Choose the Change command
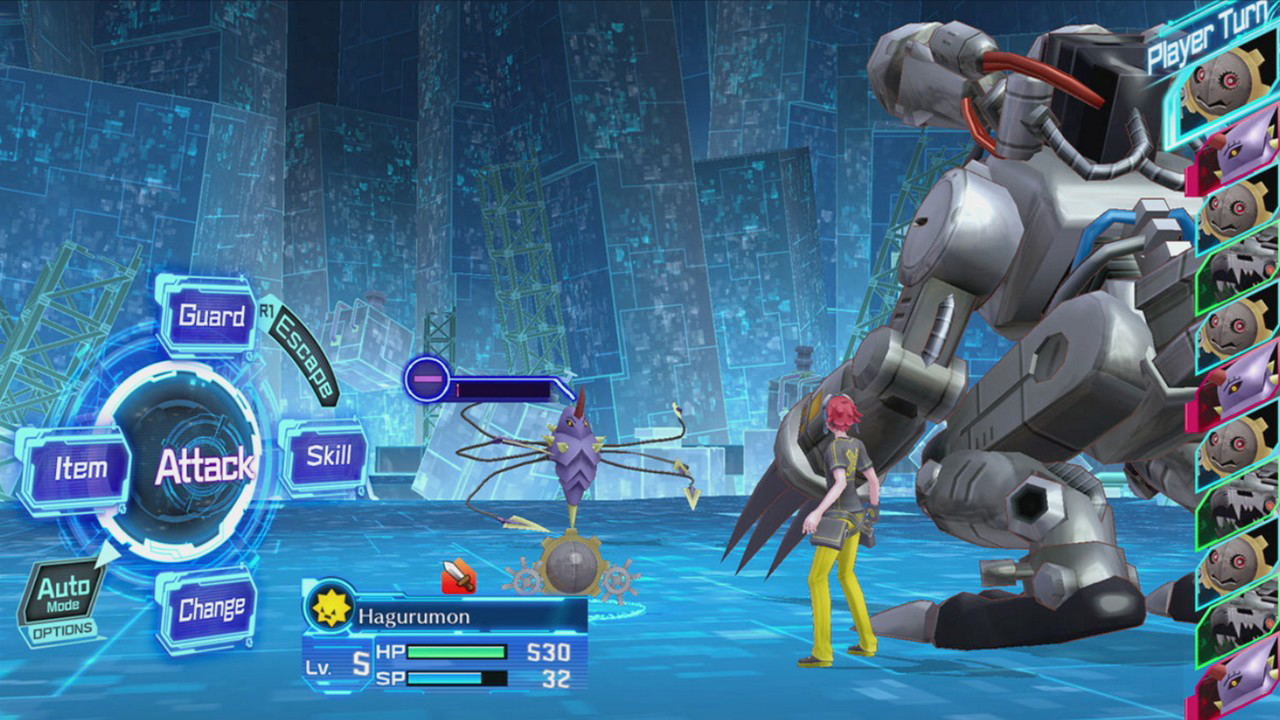1280x720 pixels. 210,606
